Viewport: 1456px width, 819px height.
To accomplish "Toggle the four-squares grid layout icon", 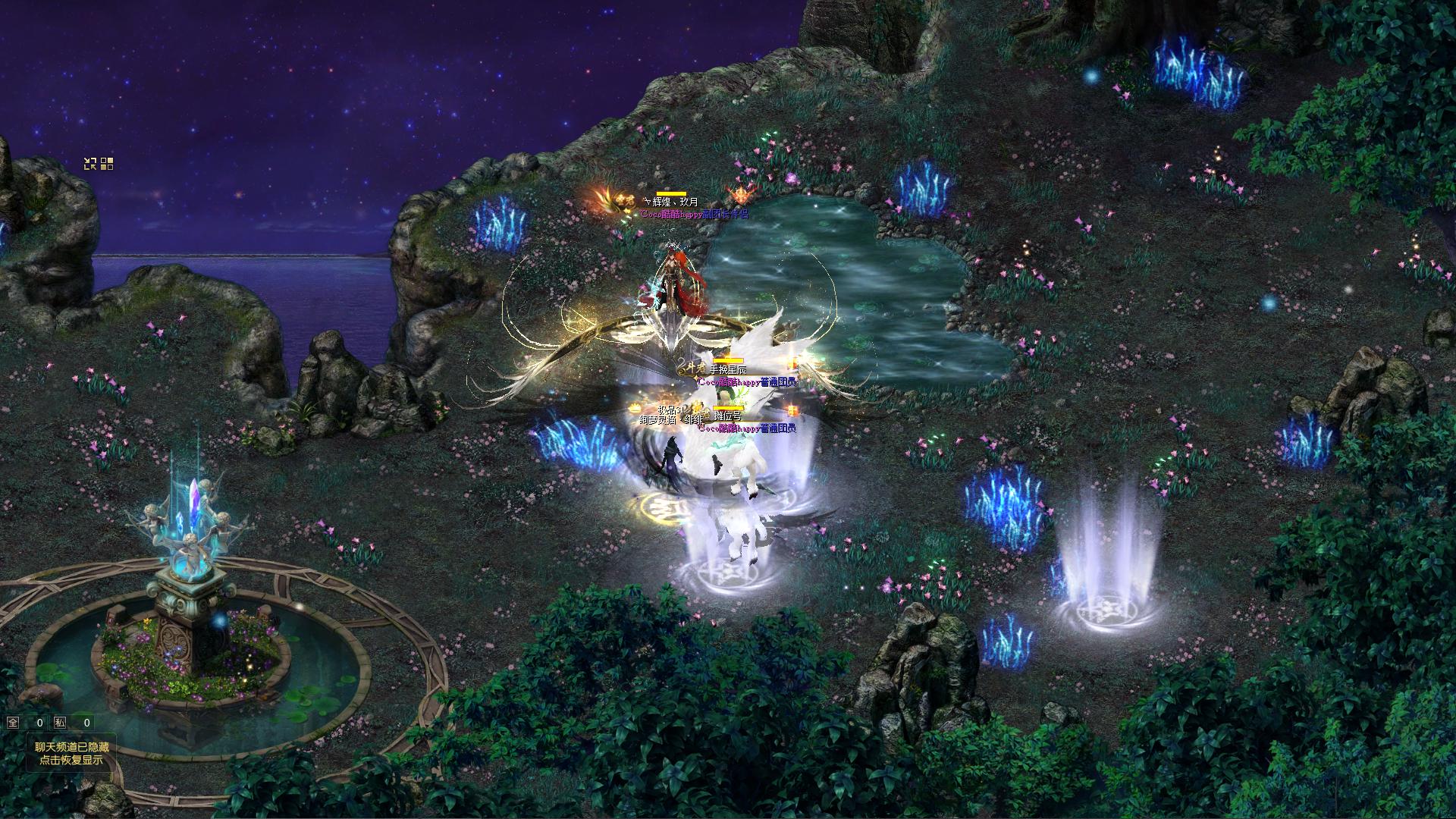I will [x=107, y=163].
